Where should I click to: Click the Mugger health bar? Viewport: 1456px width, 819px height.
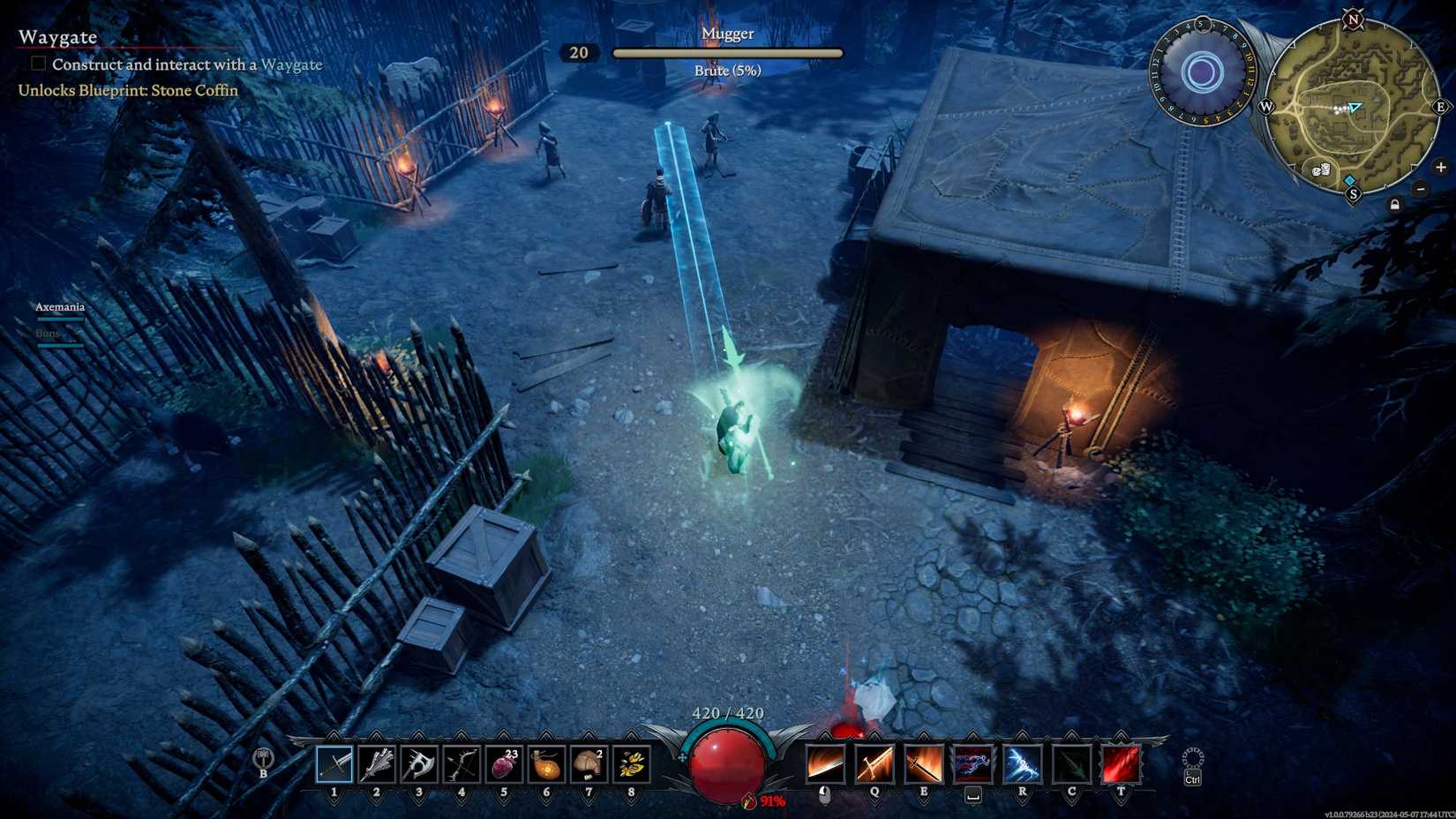pos(728,53)
